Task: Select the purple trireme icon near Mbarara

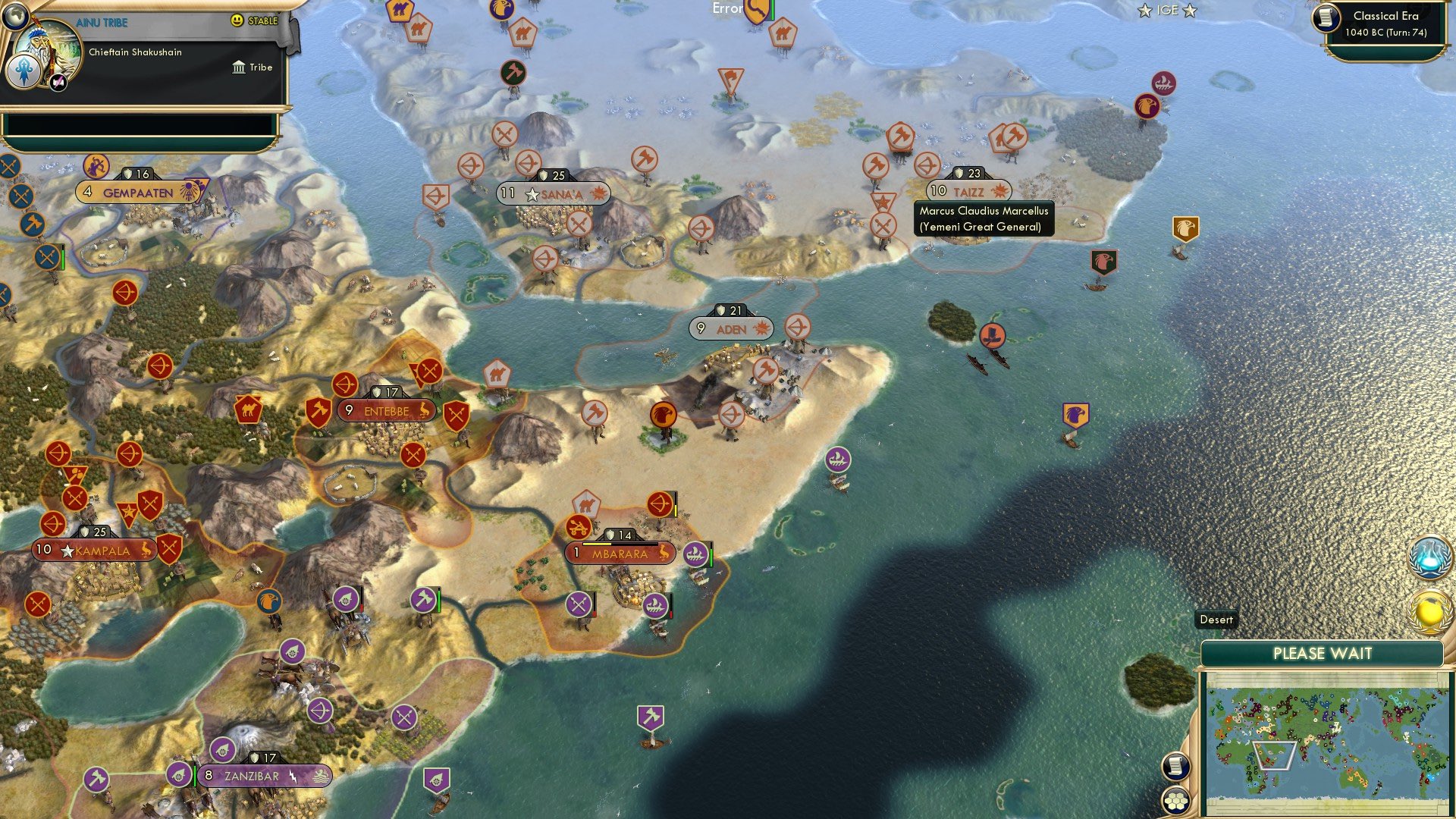Action: click(x=696, y=554)
